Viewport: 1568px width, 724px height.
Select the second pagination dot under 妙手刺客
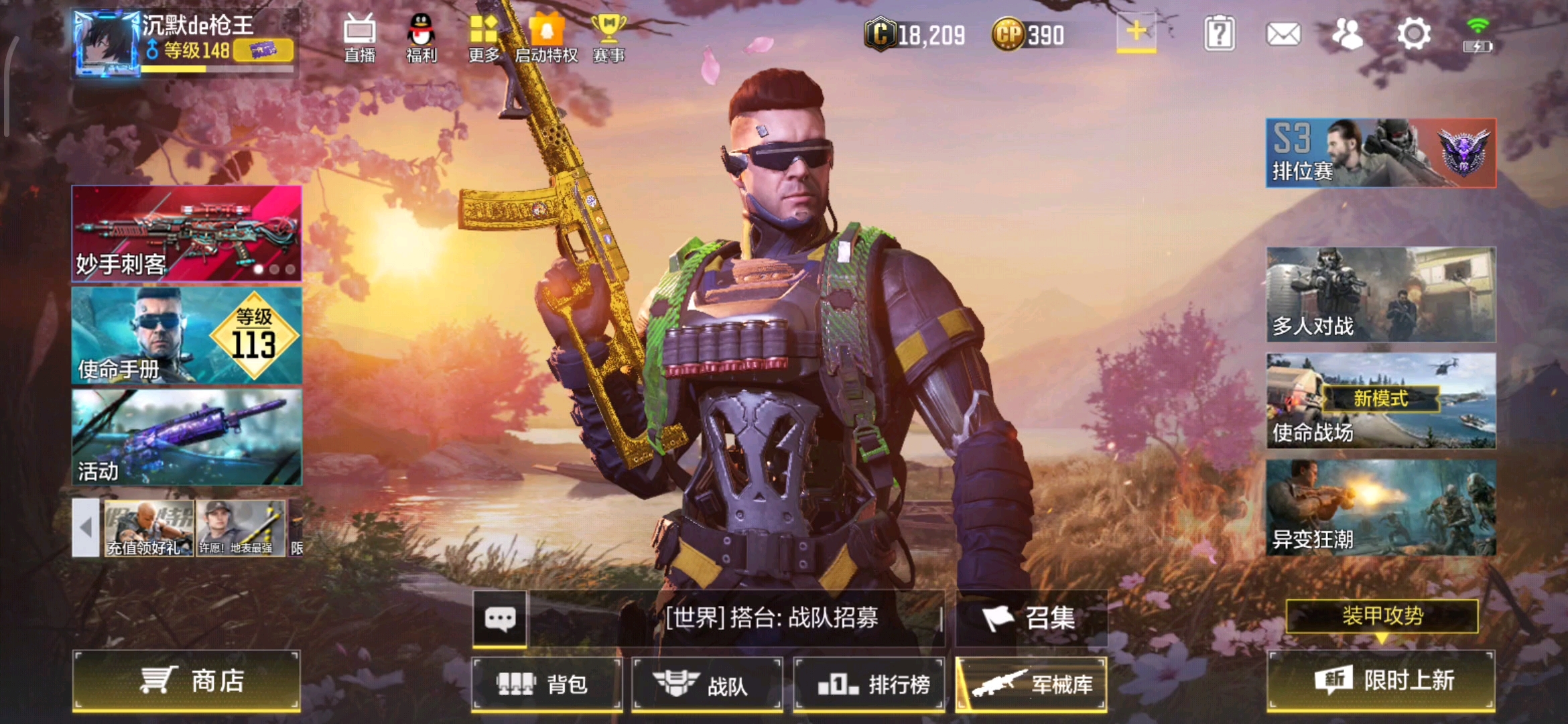(x=275, y=268)
